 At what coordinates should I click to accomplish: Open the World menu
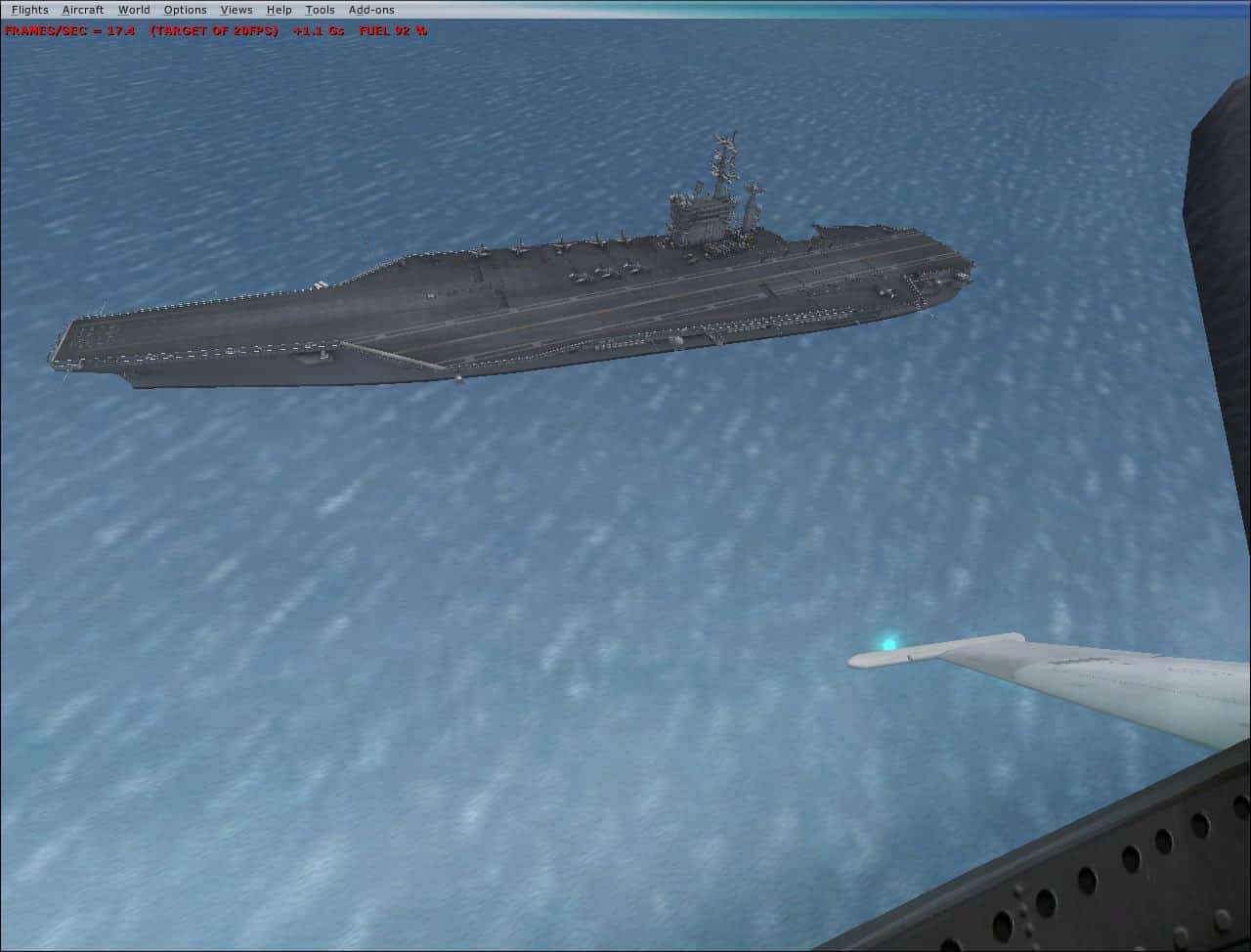tap(134, 9)
